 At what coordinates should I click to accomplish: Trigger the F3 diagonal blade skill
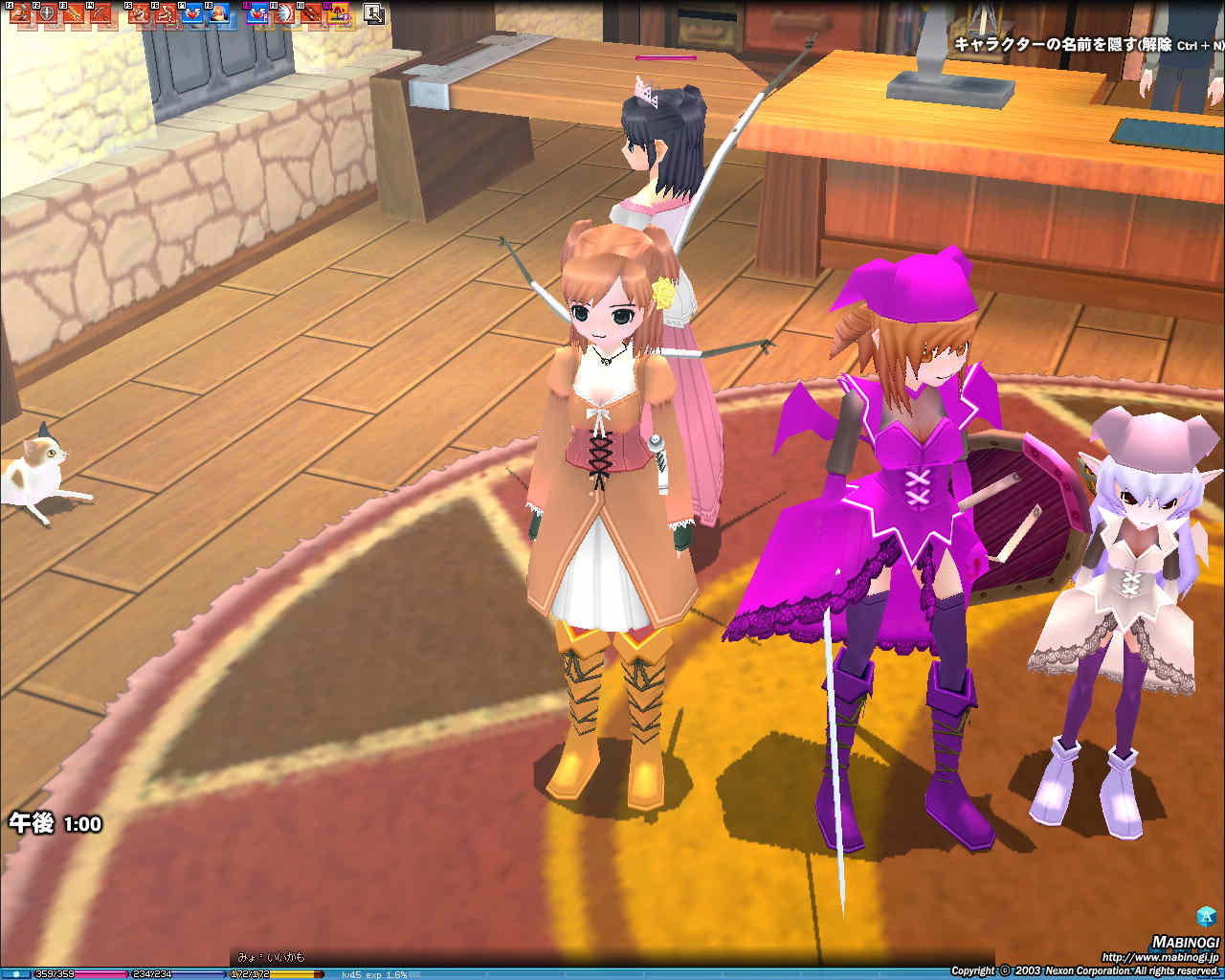[x=73, y=14]
